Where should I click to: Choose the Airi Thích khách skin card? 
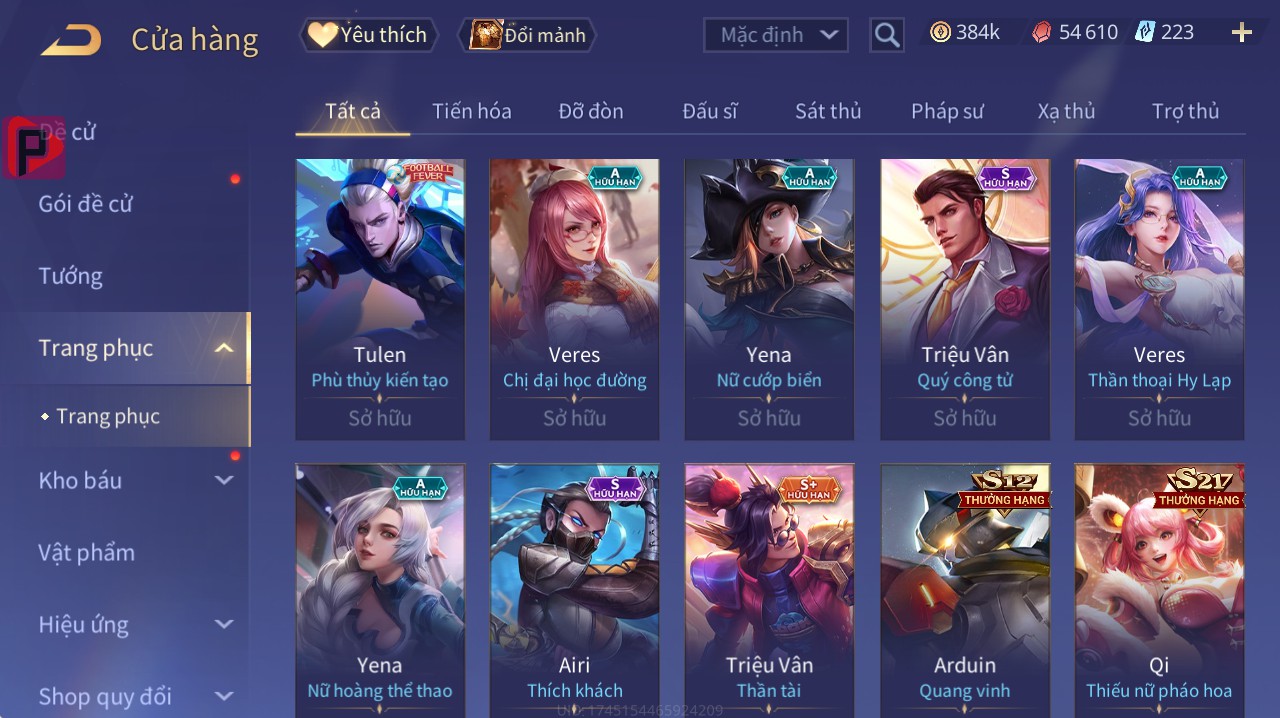click(575, 590)
